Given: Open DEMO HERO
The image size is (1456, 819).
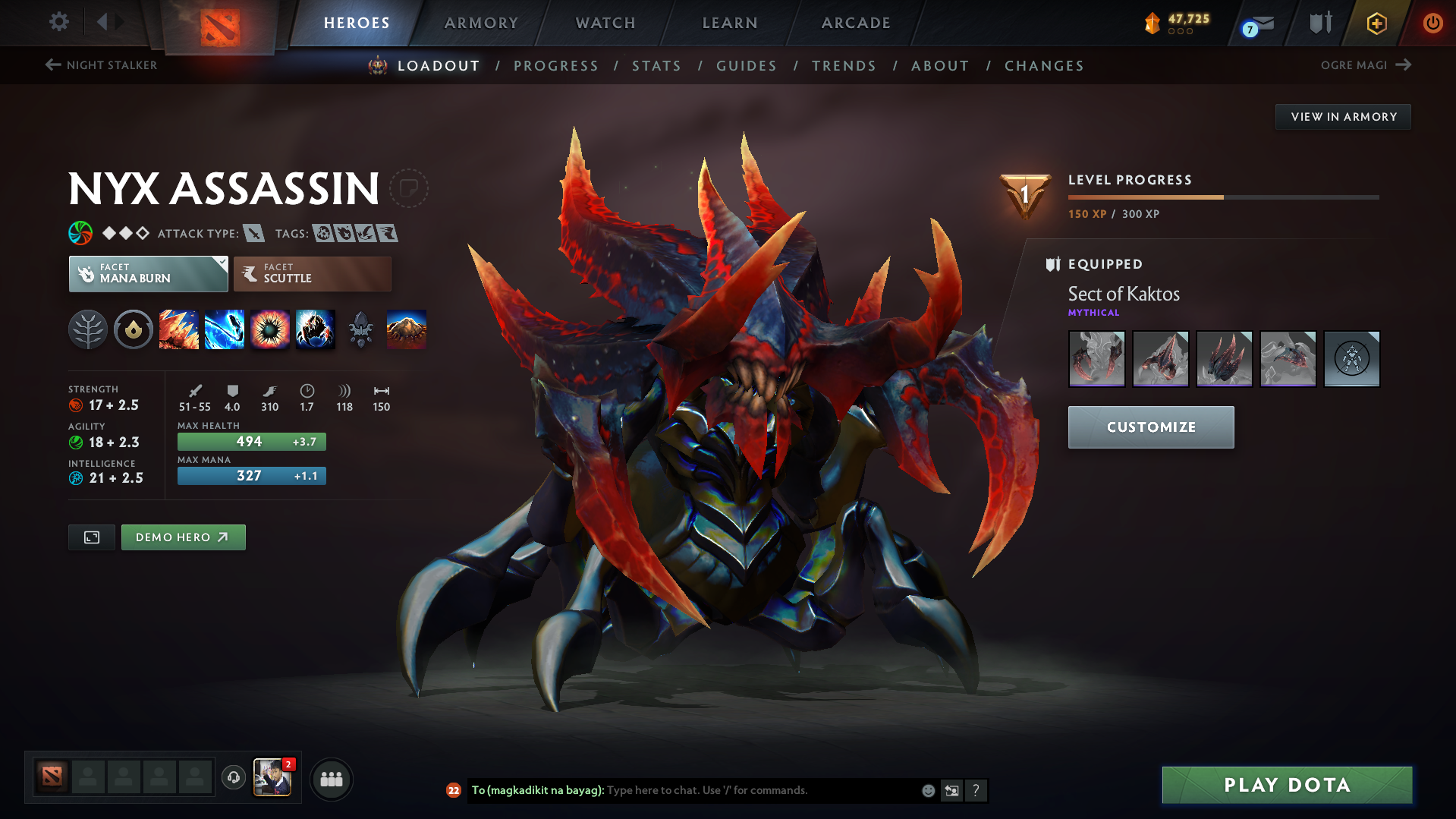Looking at the screenshot, I should coord(183,537).
